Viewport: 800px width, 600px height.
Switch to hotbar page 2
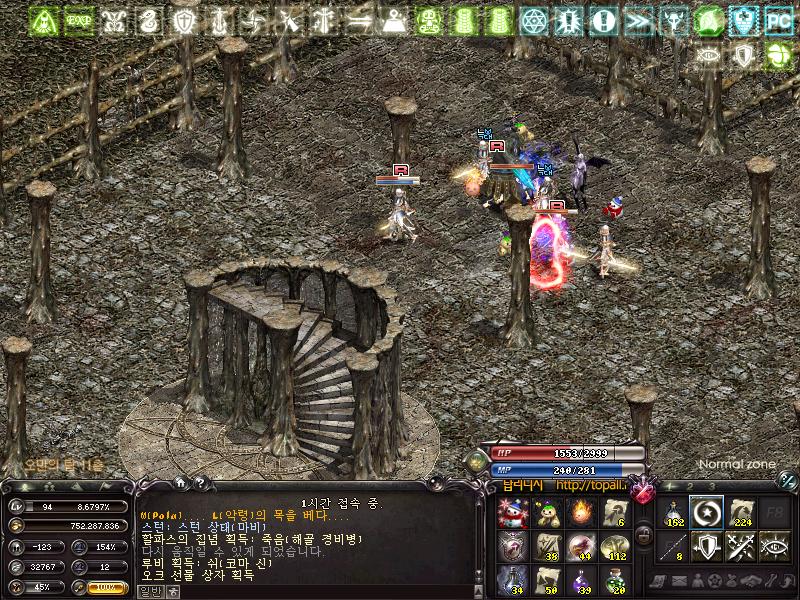click(x=689, y=485)
